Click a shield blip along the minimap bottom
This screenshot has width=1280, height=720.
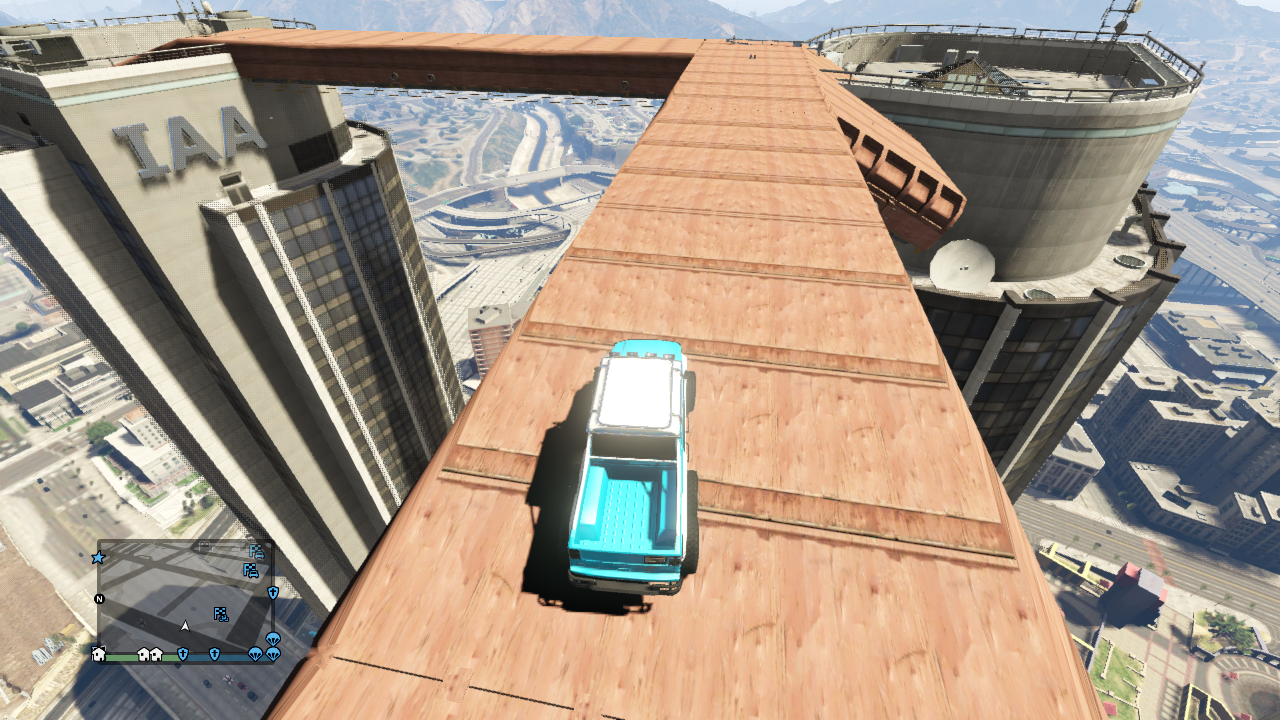coord(183,654)
